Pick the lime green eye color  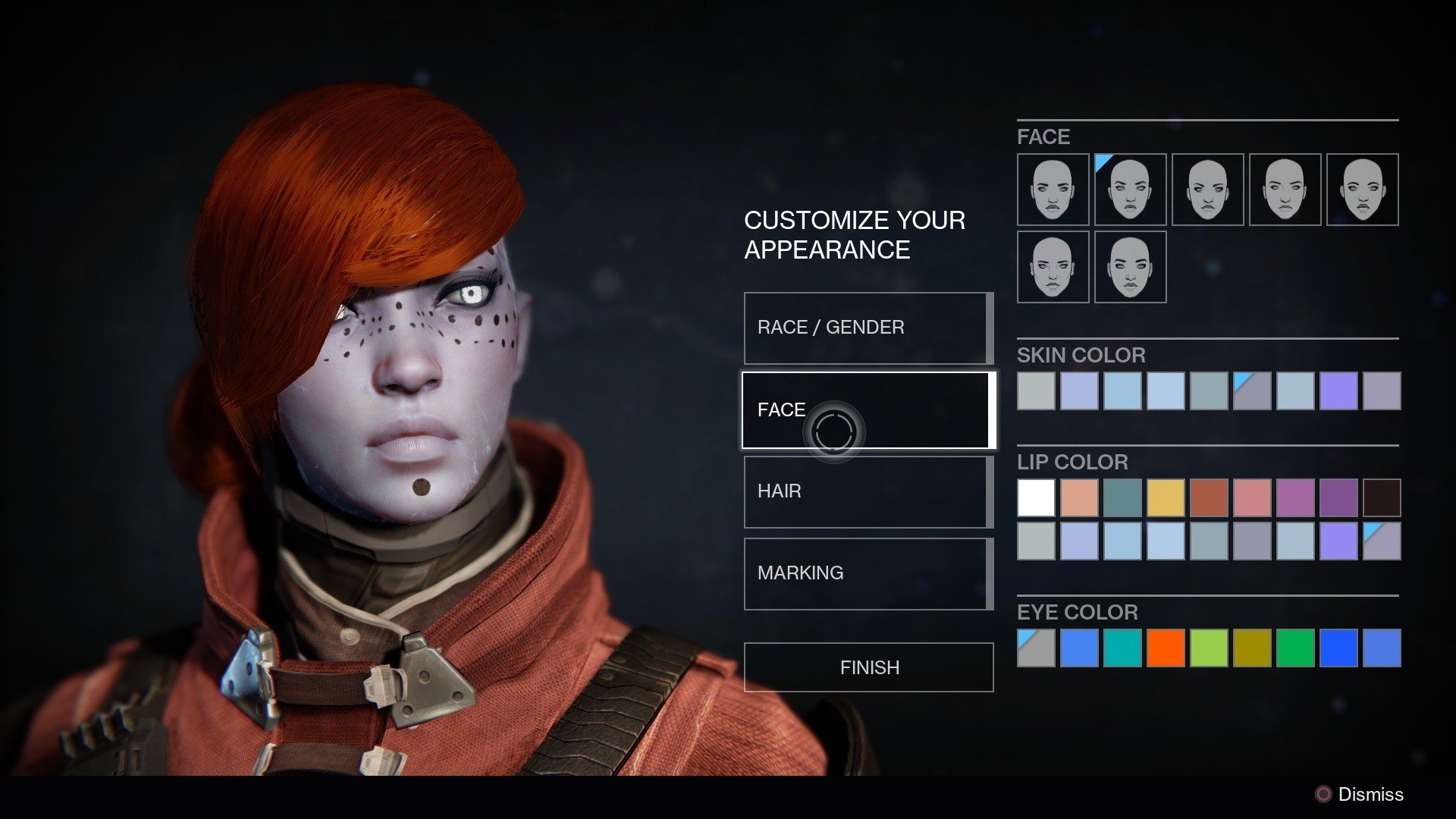tap(1209, 648)
